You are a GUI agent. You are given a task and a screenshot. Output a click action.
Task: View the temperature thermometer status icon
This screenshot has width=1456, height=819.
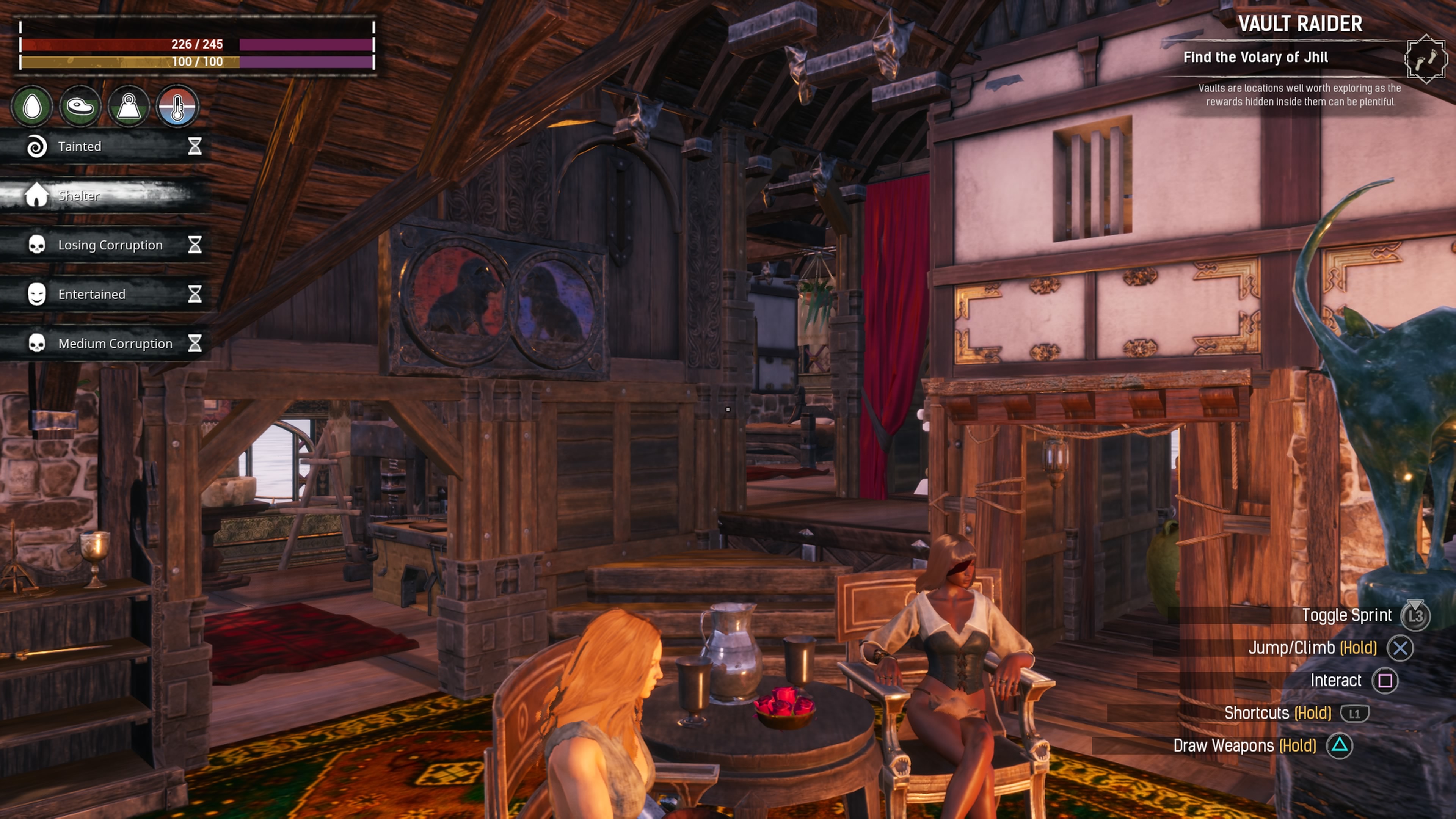click(177, 106)
